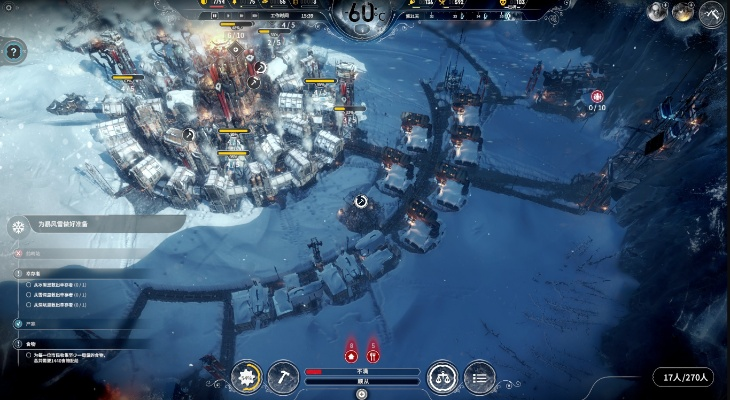Open the technology tree hammer button
This screenshot has height=400, width=730.
(283, 377)
